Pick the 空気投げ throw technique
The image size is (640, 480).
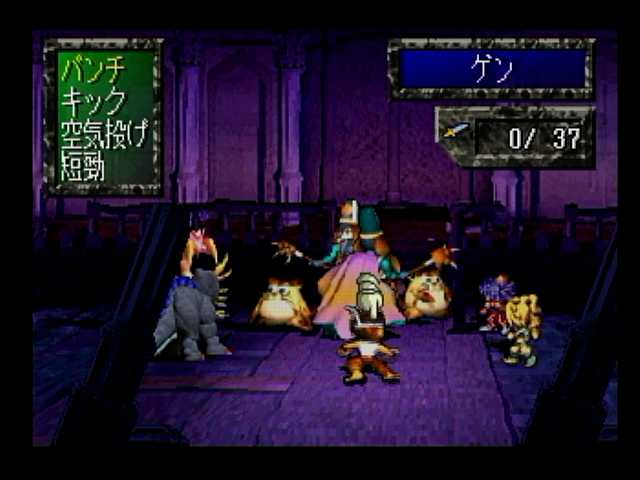pos(104,133)
